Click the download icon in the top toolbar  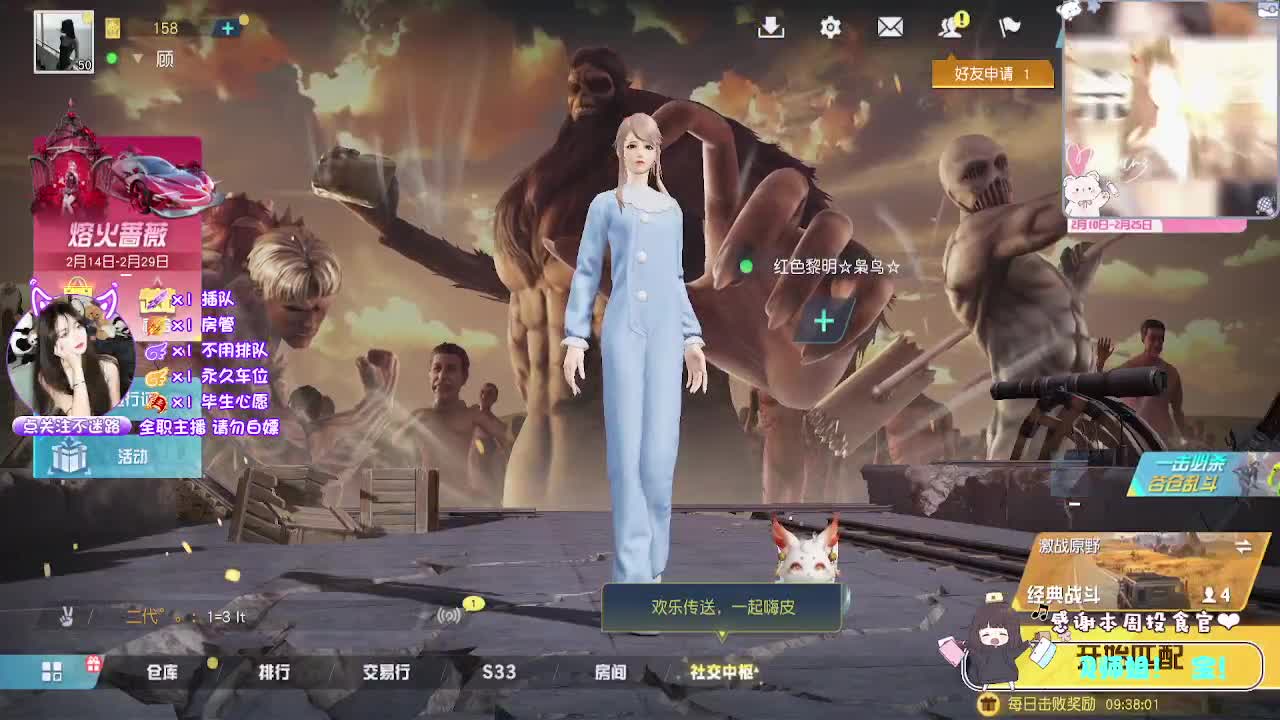tap(770, 28)
